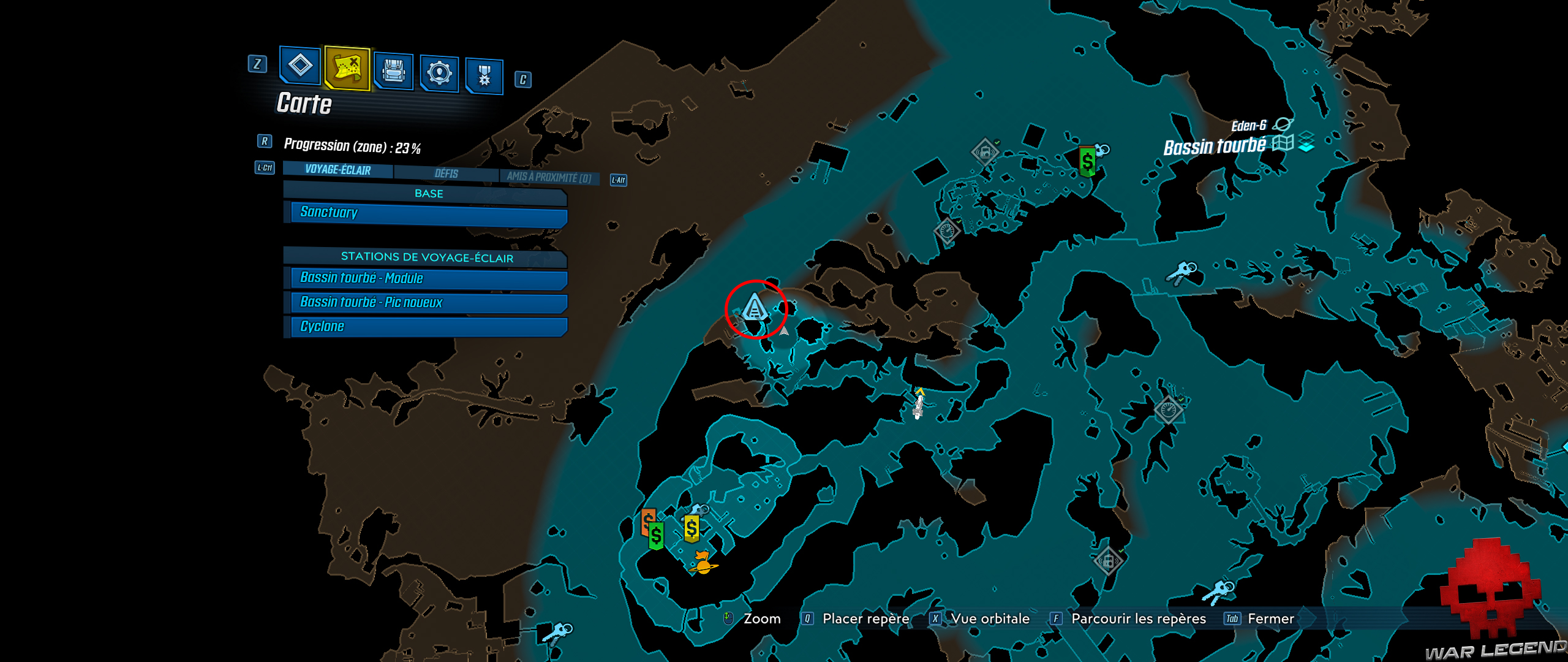Image resolution: width=1568 pixels, height=662 pixels.
Task: Click the planet icon beside Eden-6 label
Action: click(x=1284, y=123)
